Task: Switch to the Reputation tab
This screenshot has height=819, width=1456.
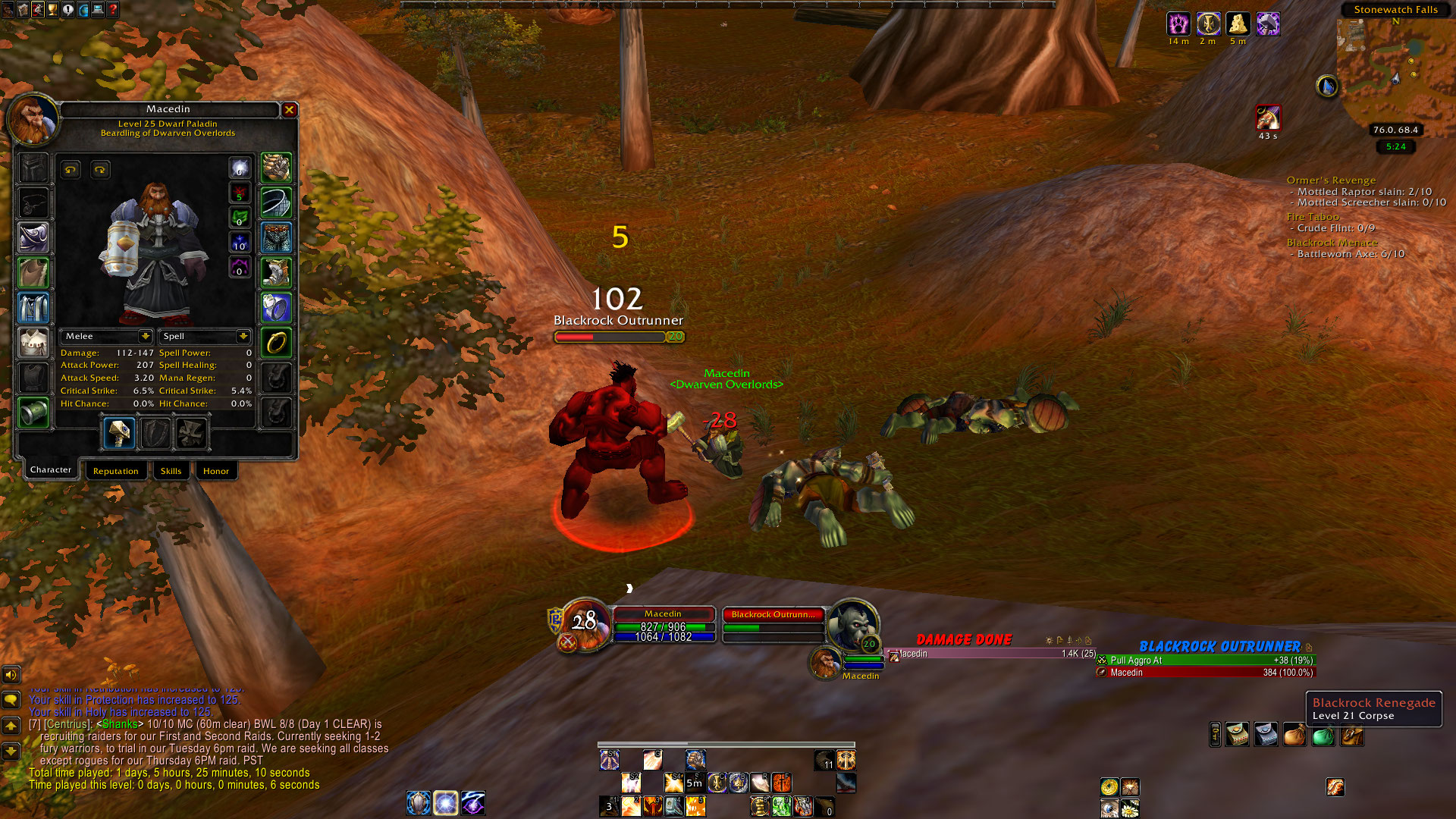Action: point(116,471)
